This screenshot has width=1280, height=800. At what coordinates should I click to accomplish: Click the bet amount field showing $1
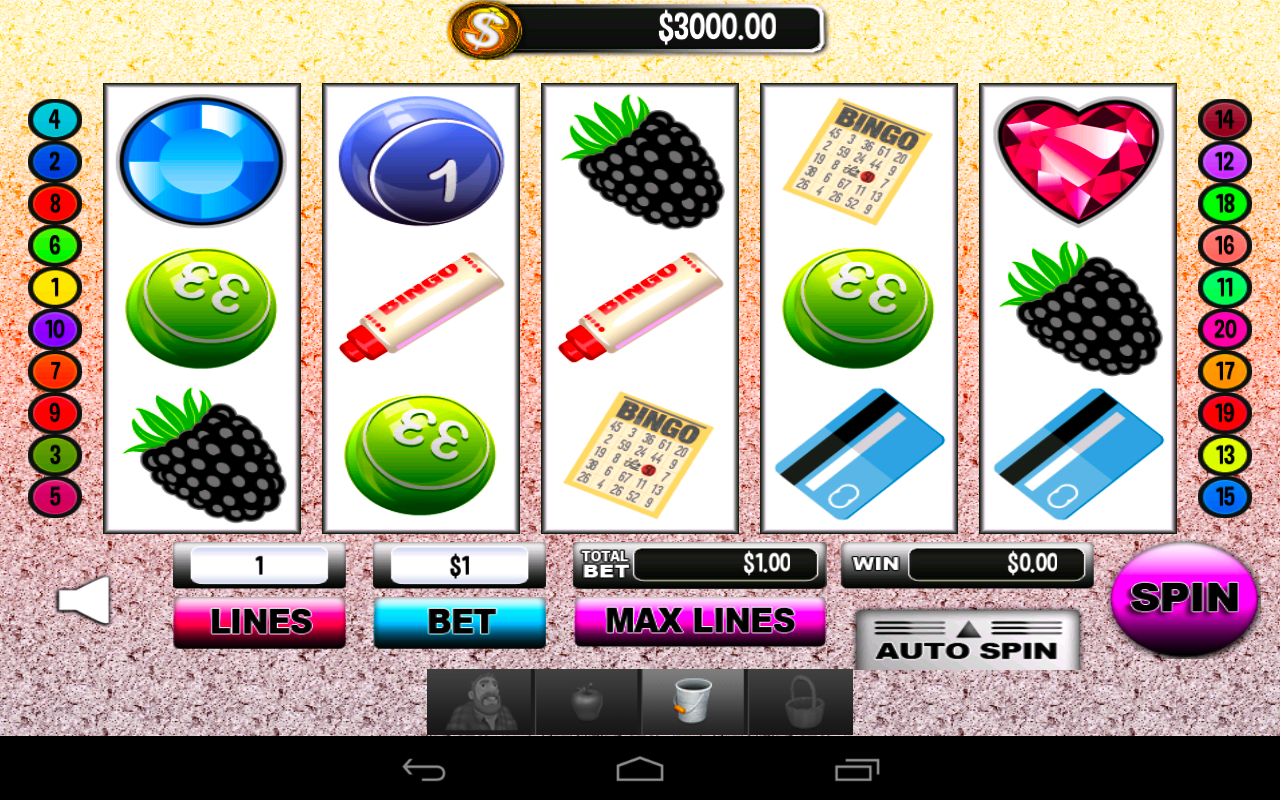coord(459,565)
